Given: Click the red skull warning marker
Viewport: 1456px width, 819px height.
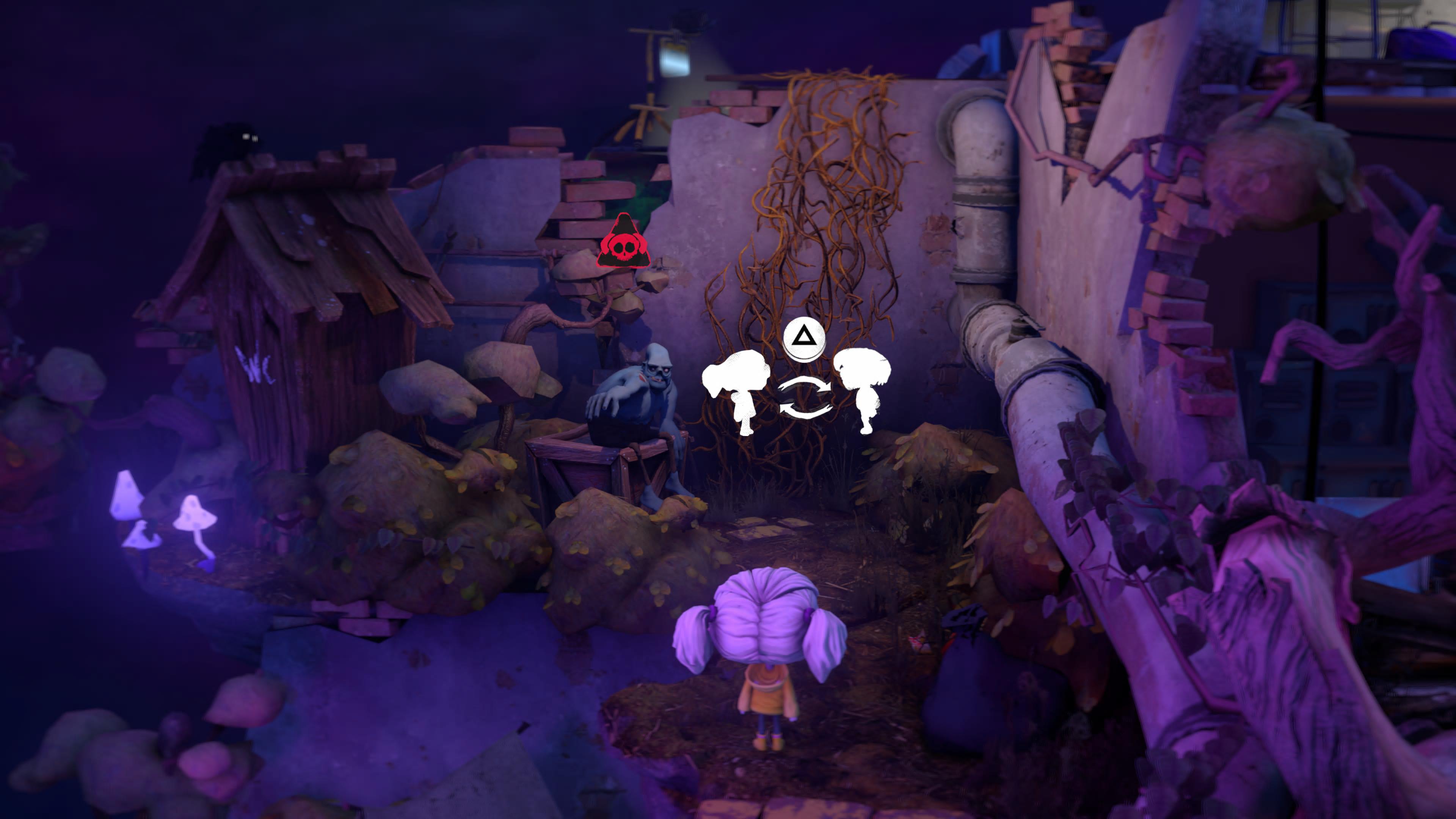Looking at the screenshot, I should (623, 243).
